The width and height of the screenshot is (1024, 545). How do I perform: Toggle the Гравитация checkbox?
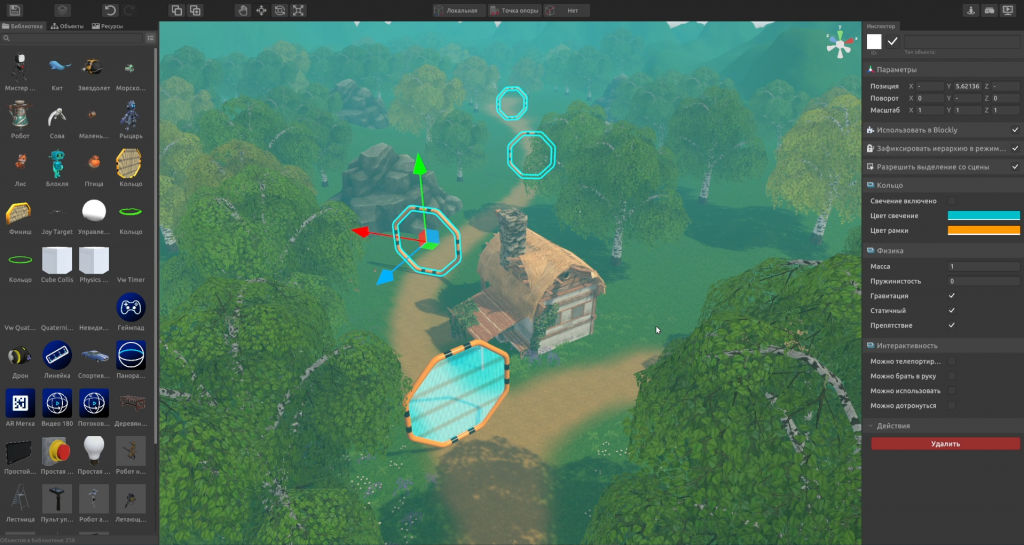click(x=951, y=296)
